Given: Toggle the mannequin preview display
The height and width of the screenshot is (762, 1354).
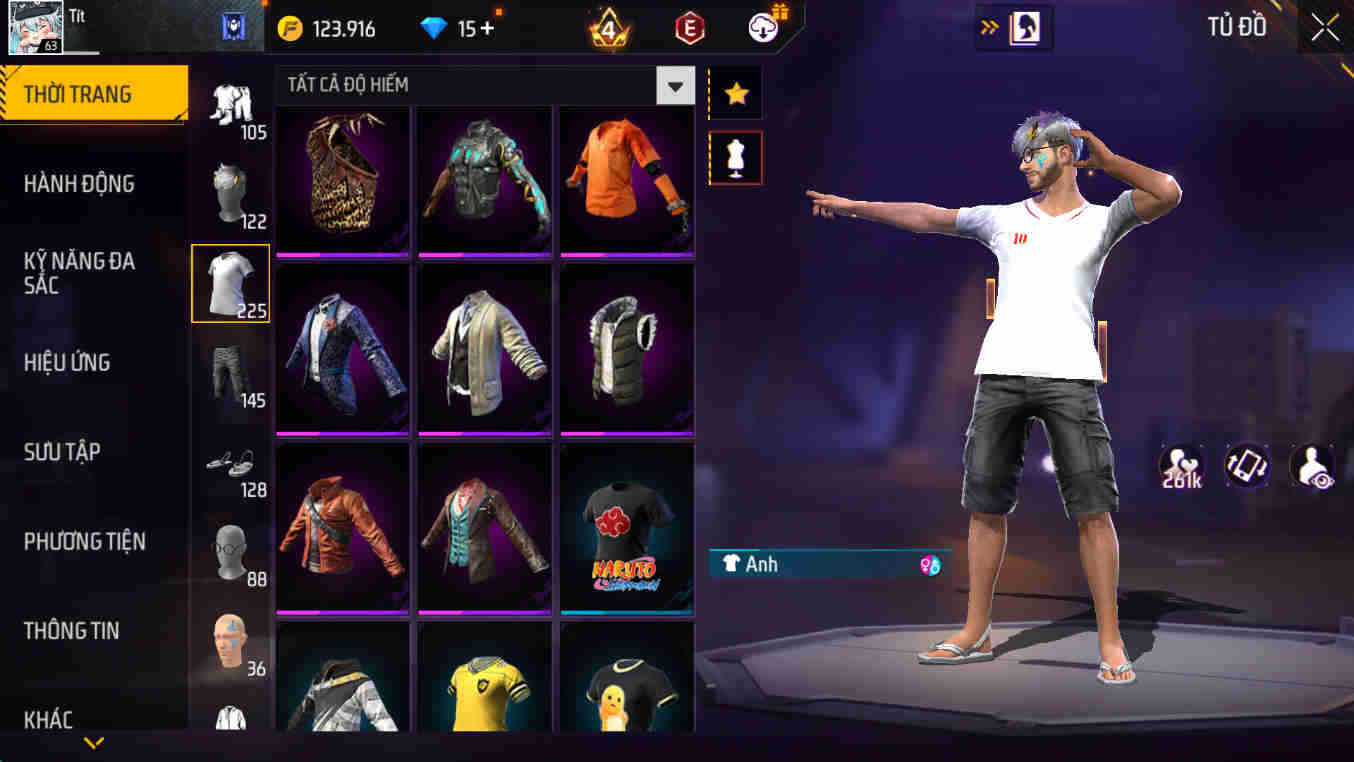Looking at the screenshot, I should point(735,158).
